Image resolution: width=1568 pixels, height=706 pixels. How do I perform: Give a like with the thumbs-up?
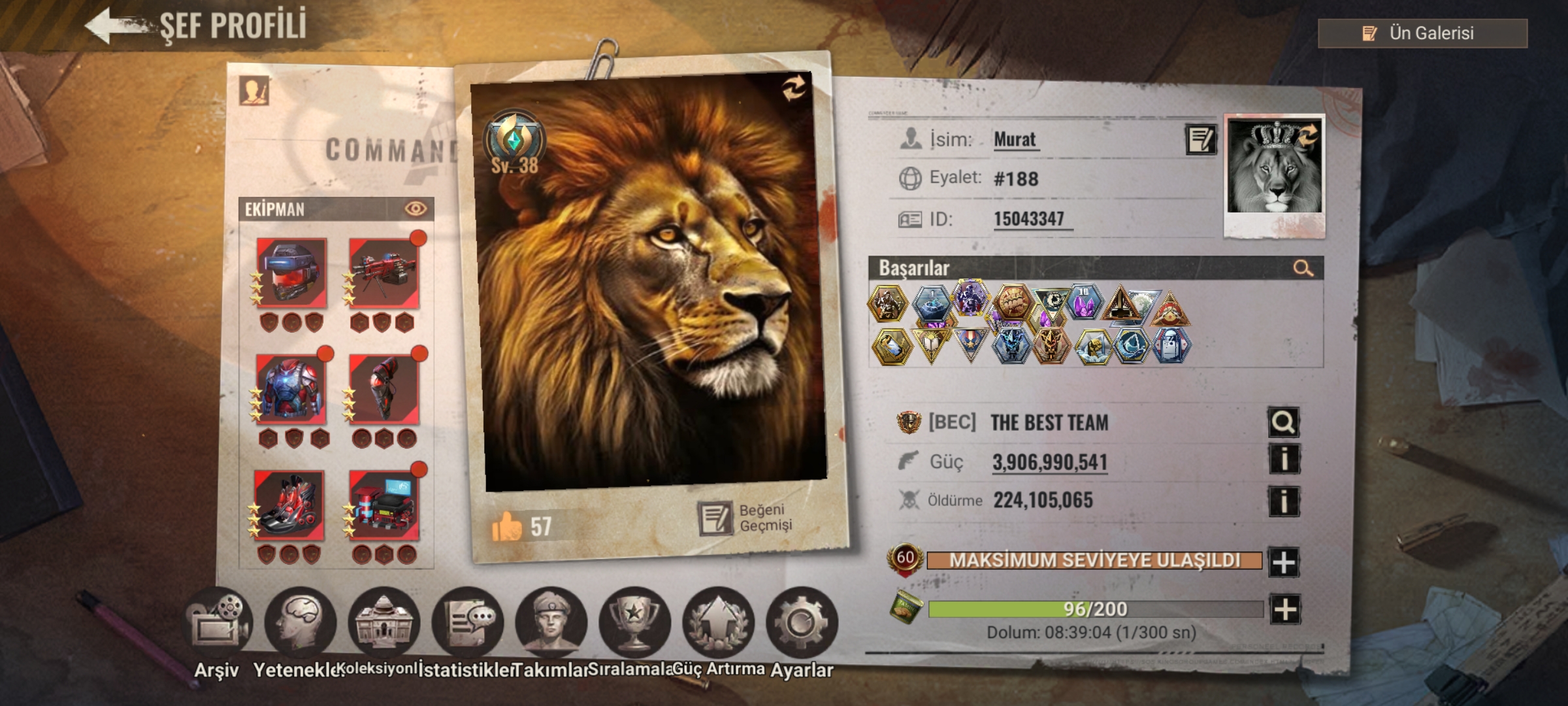point(507,526)
